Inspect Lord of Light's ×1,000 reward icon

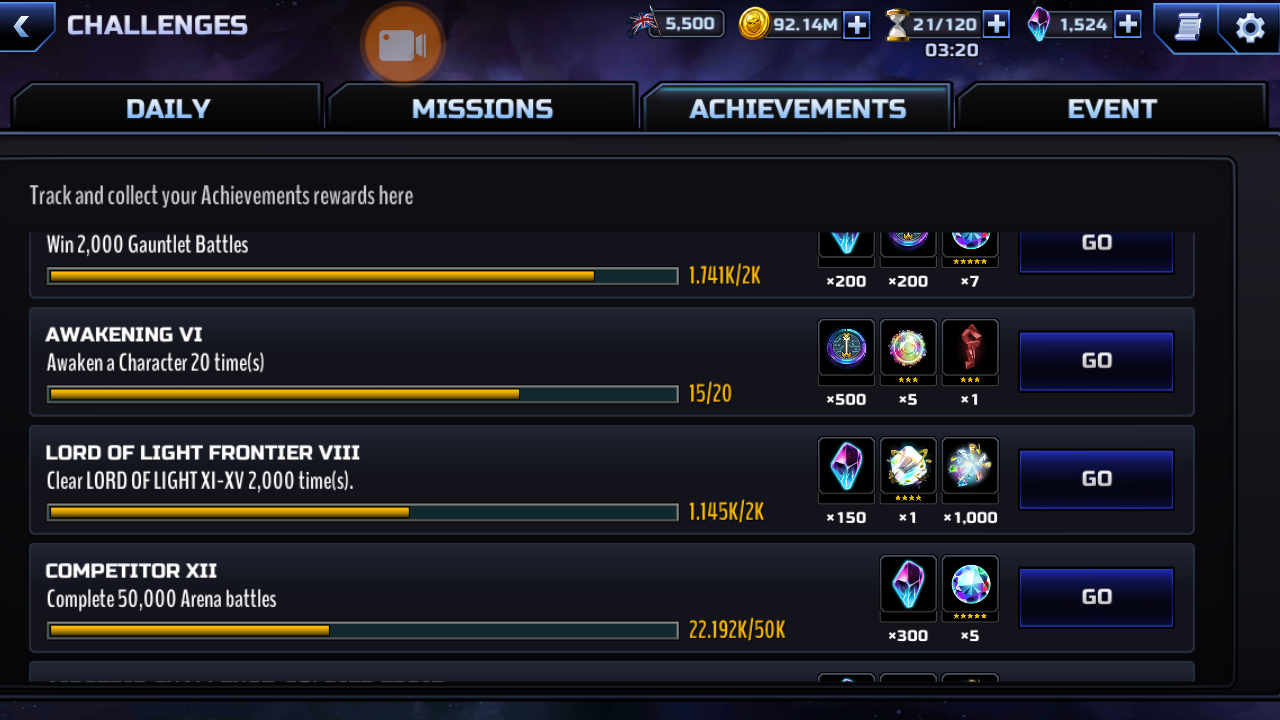point(969,466)
